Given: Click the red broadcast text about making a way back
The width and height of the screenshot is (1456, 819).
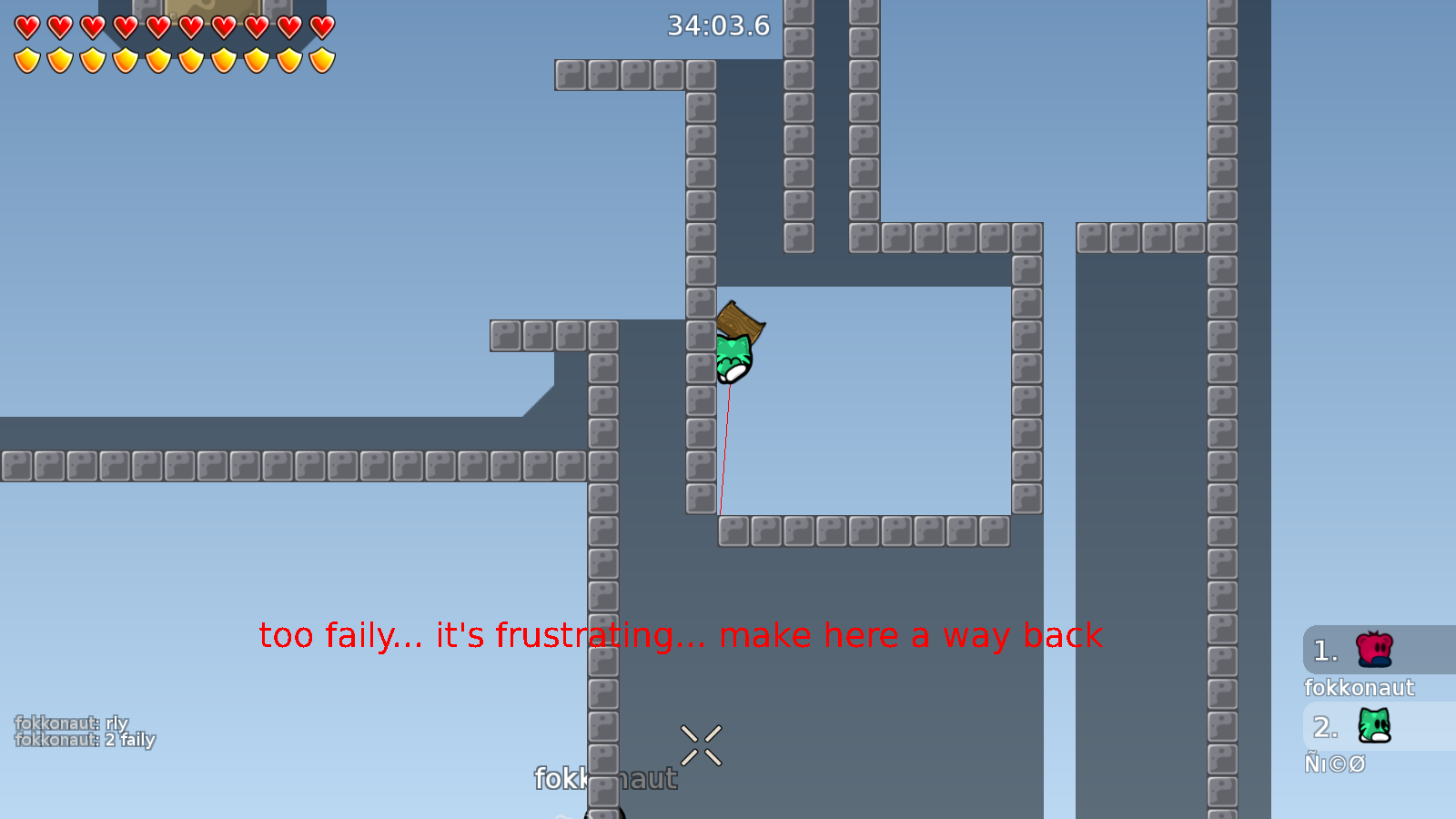Looking at the screenshot, I should pos(679,636).
